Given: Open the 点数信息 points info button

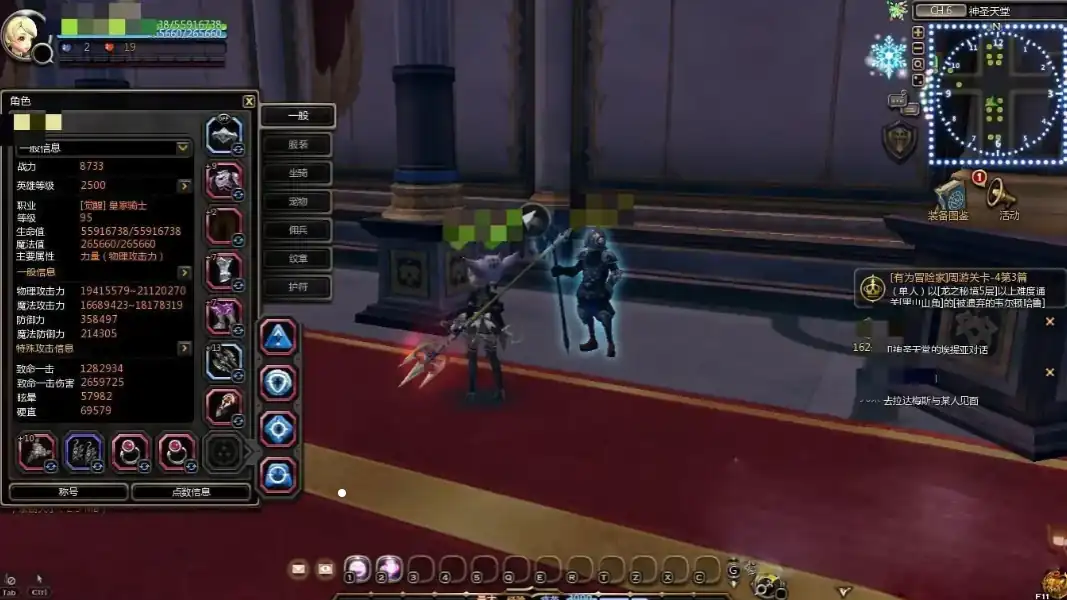Looking at the screenshot, I should (191, 492).
